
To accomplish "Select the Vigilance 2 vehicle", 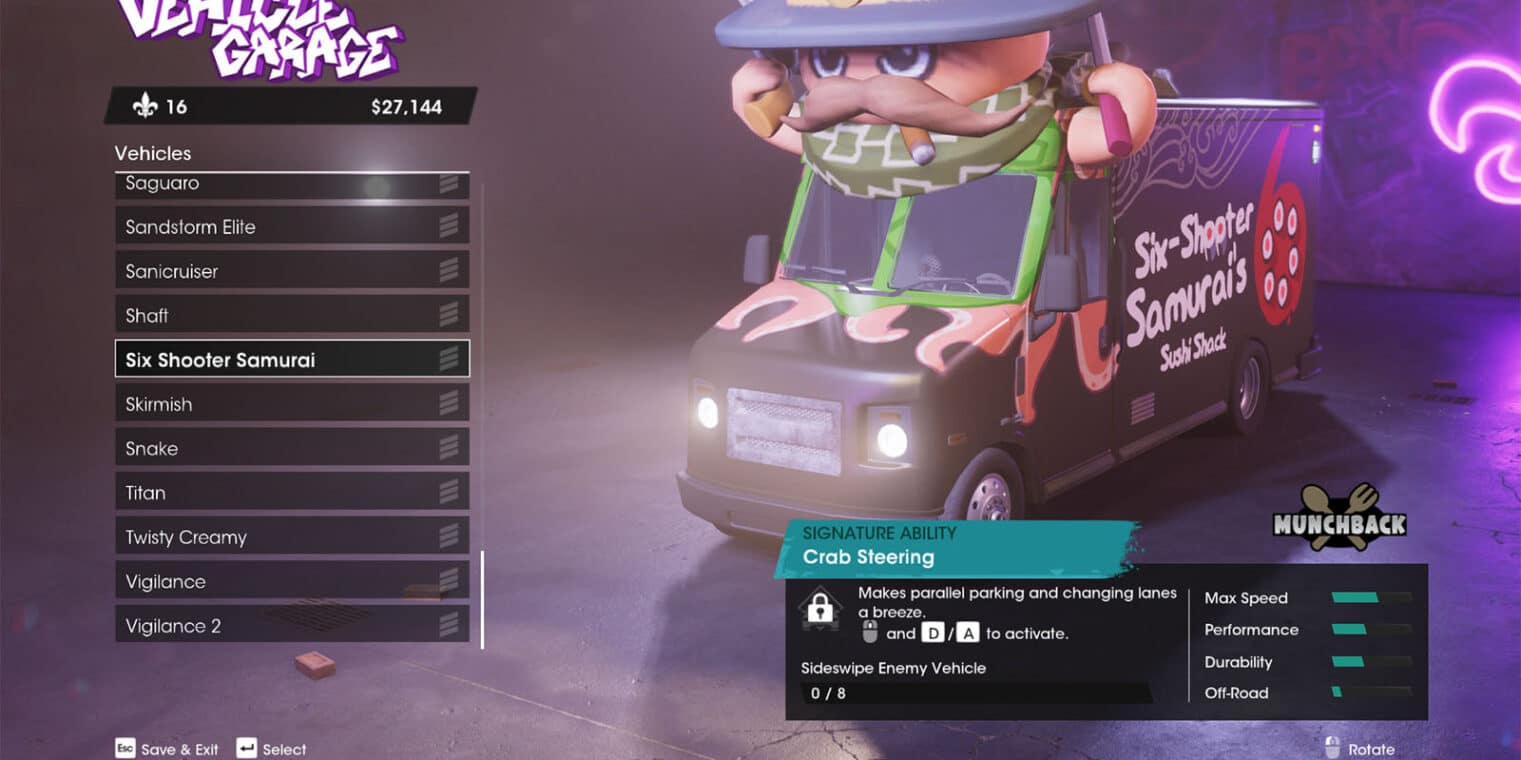I will pos(291,626).
